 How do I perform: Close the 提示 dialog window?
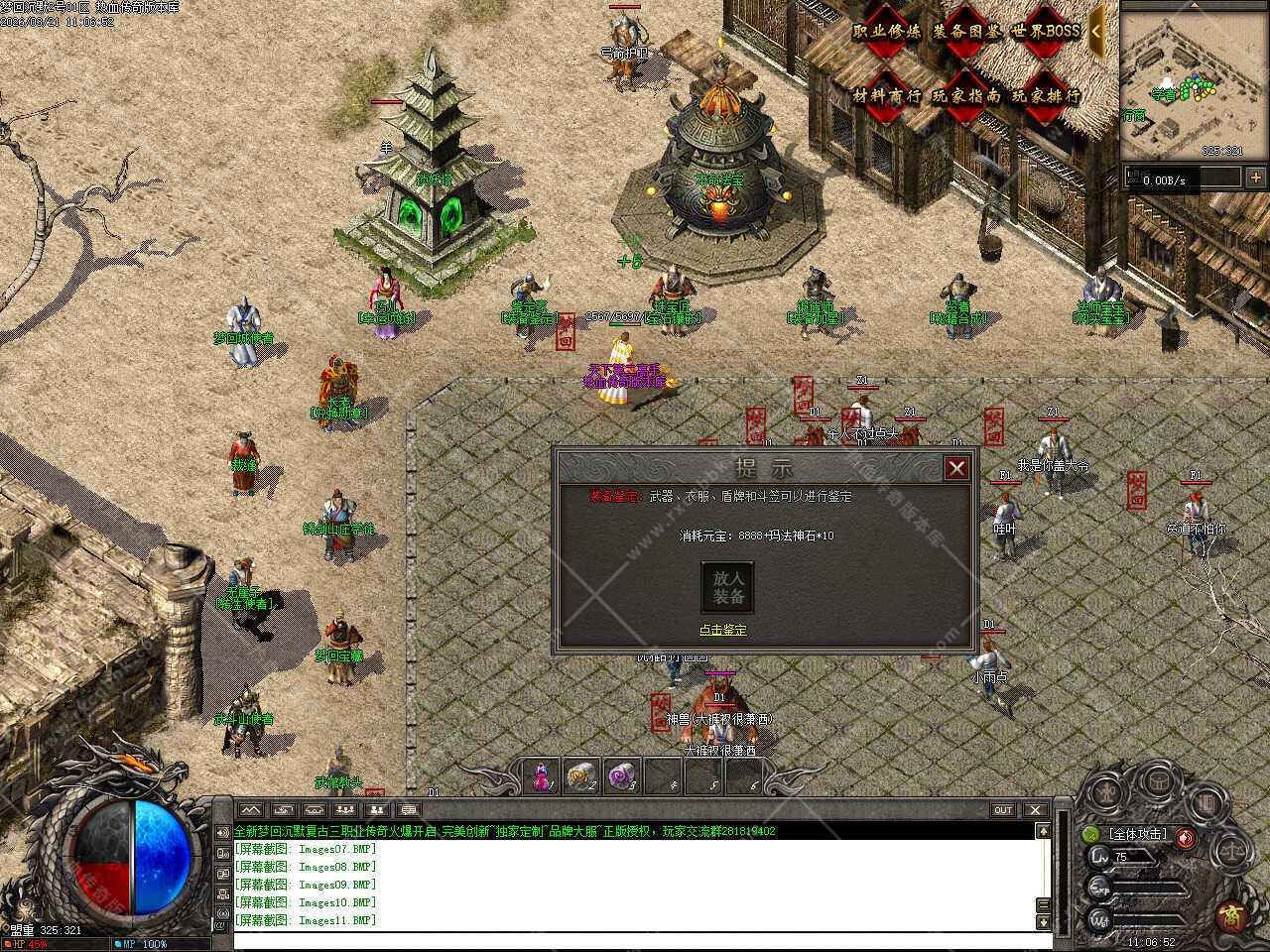956,468
